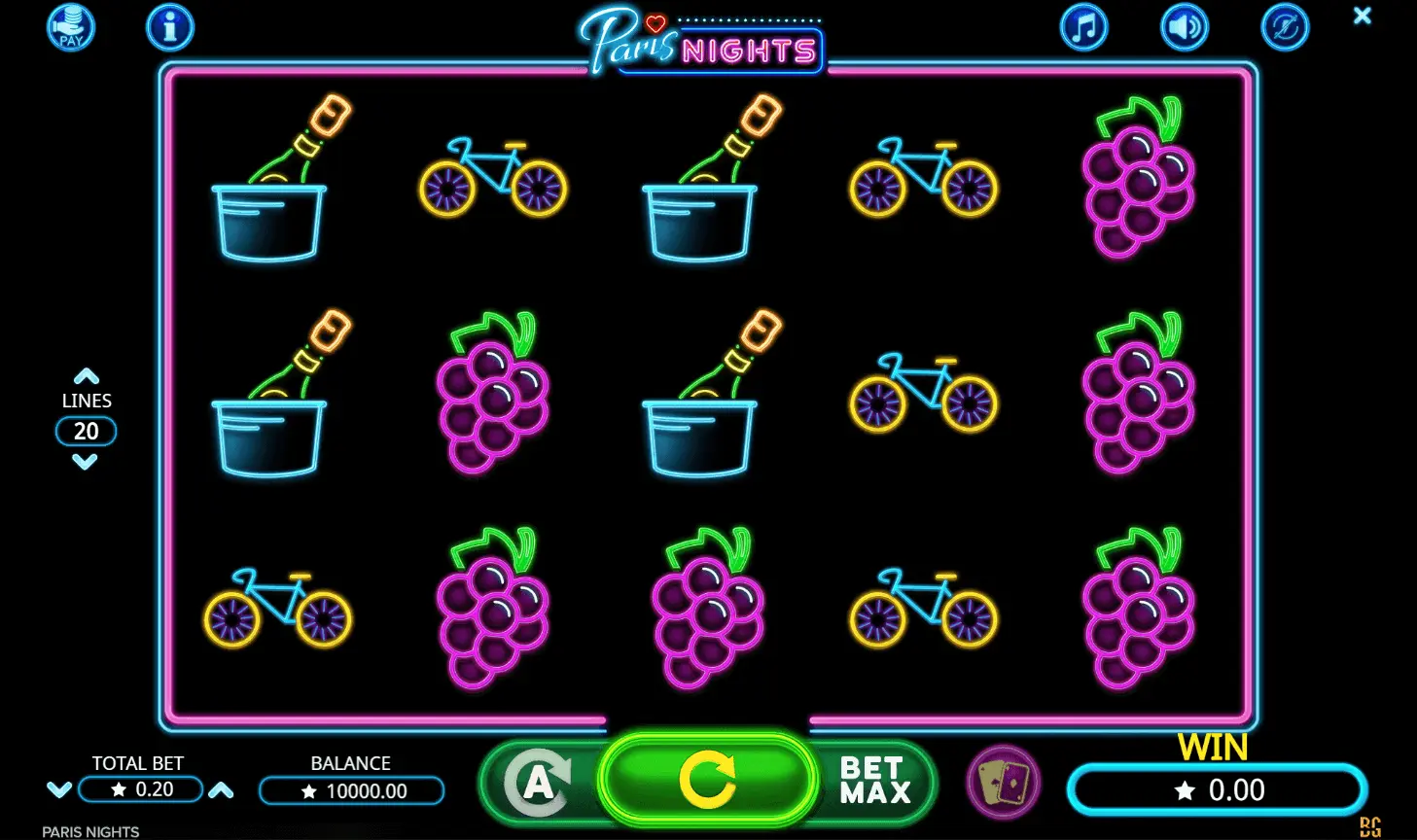This screenshot has width=1417, height=840.
Task: Select the BET MAX button
Action: (874, 781)
